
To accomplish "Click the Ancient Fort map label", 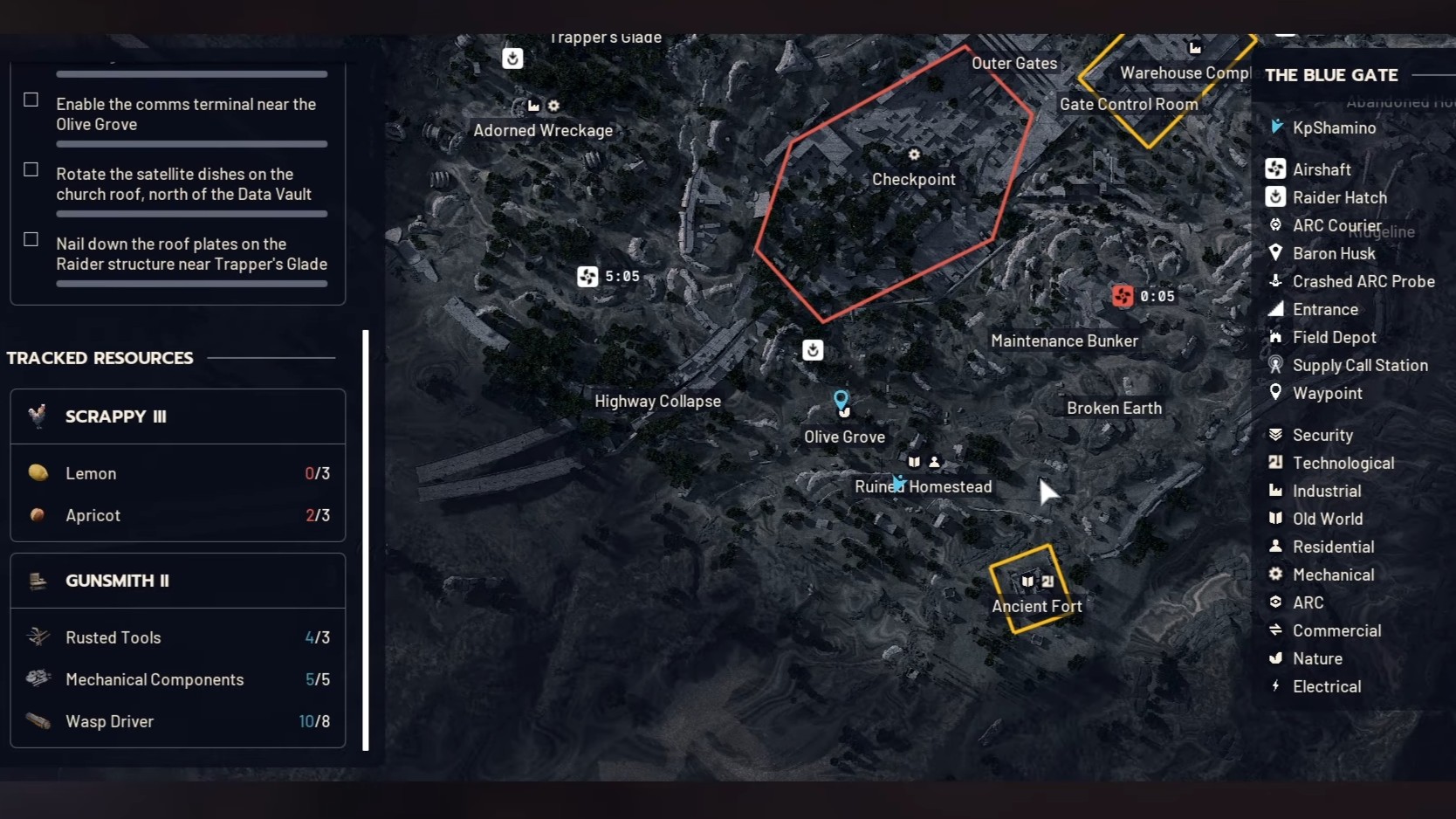I will pyautogui.click(x=1036, y=606).
